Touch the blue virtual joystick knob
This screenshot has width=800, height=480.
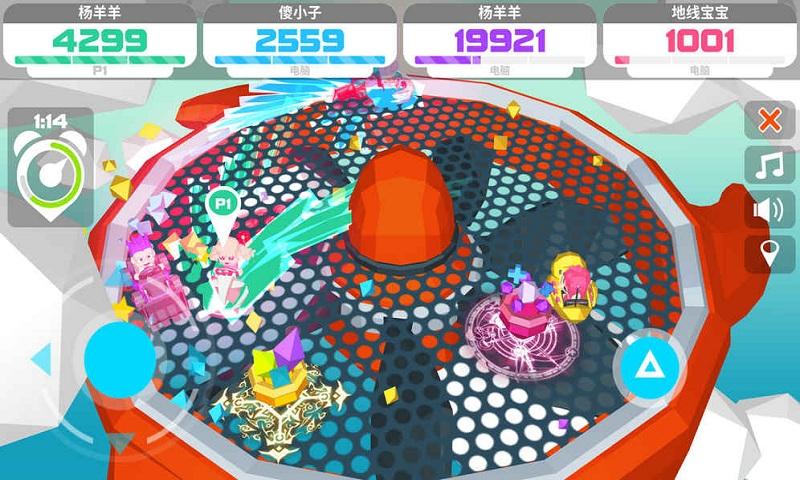click(x=119, y=359)
